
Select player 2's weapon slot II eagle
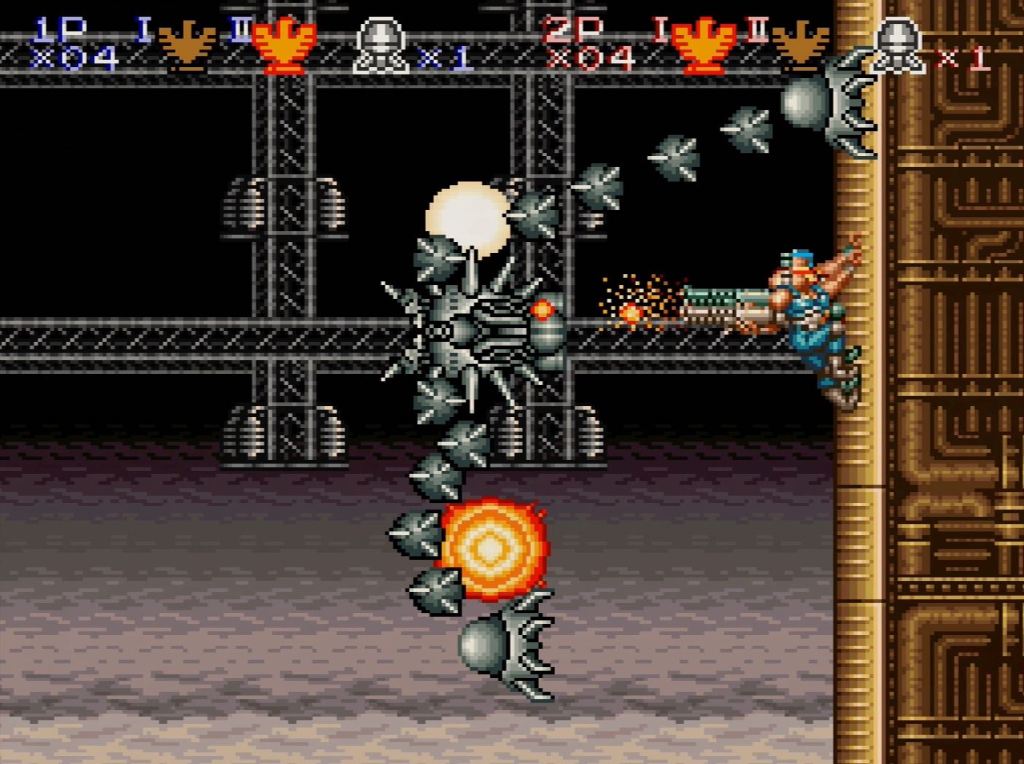pyautogui.click(x=800, y=43)
